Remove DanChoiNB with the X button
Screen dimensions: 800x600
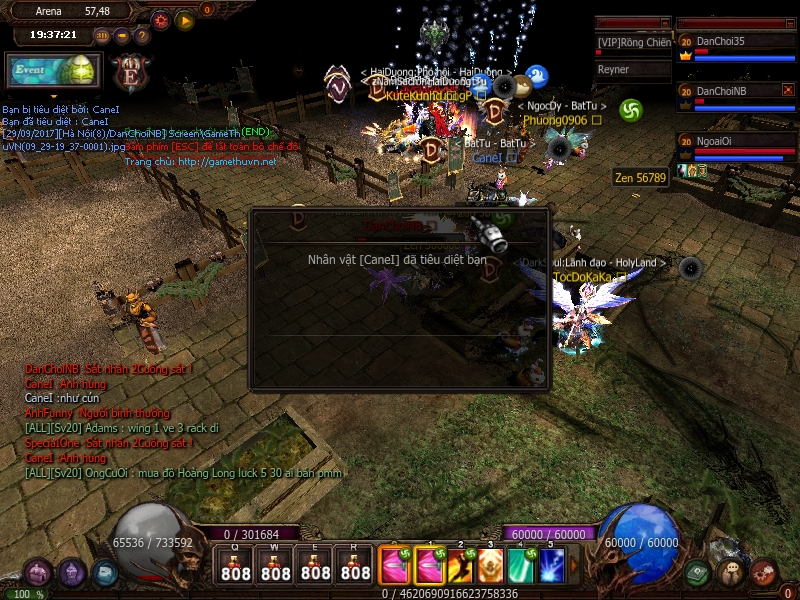point(788,90)
